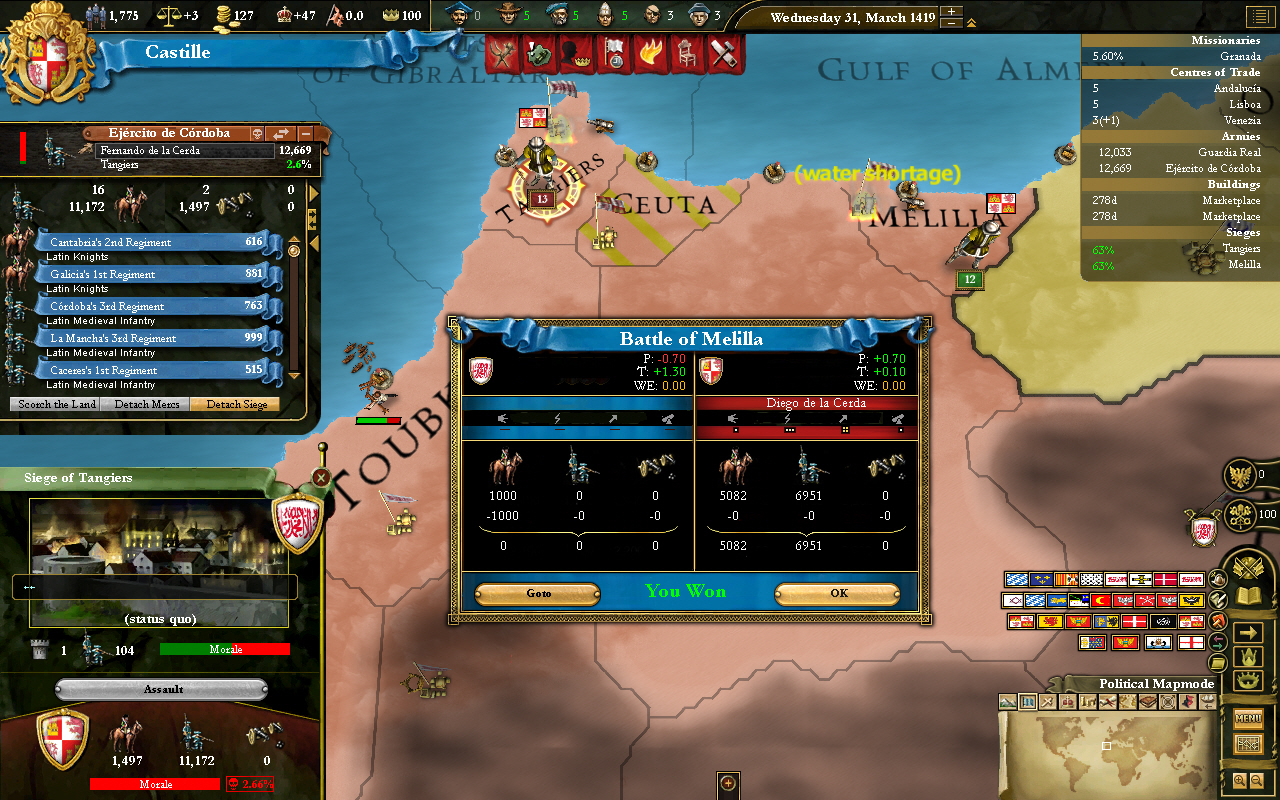Click the white flag truce banner icon

point(615,58)
